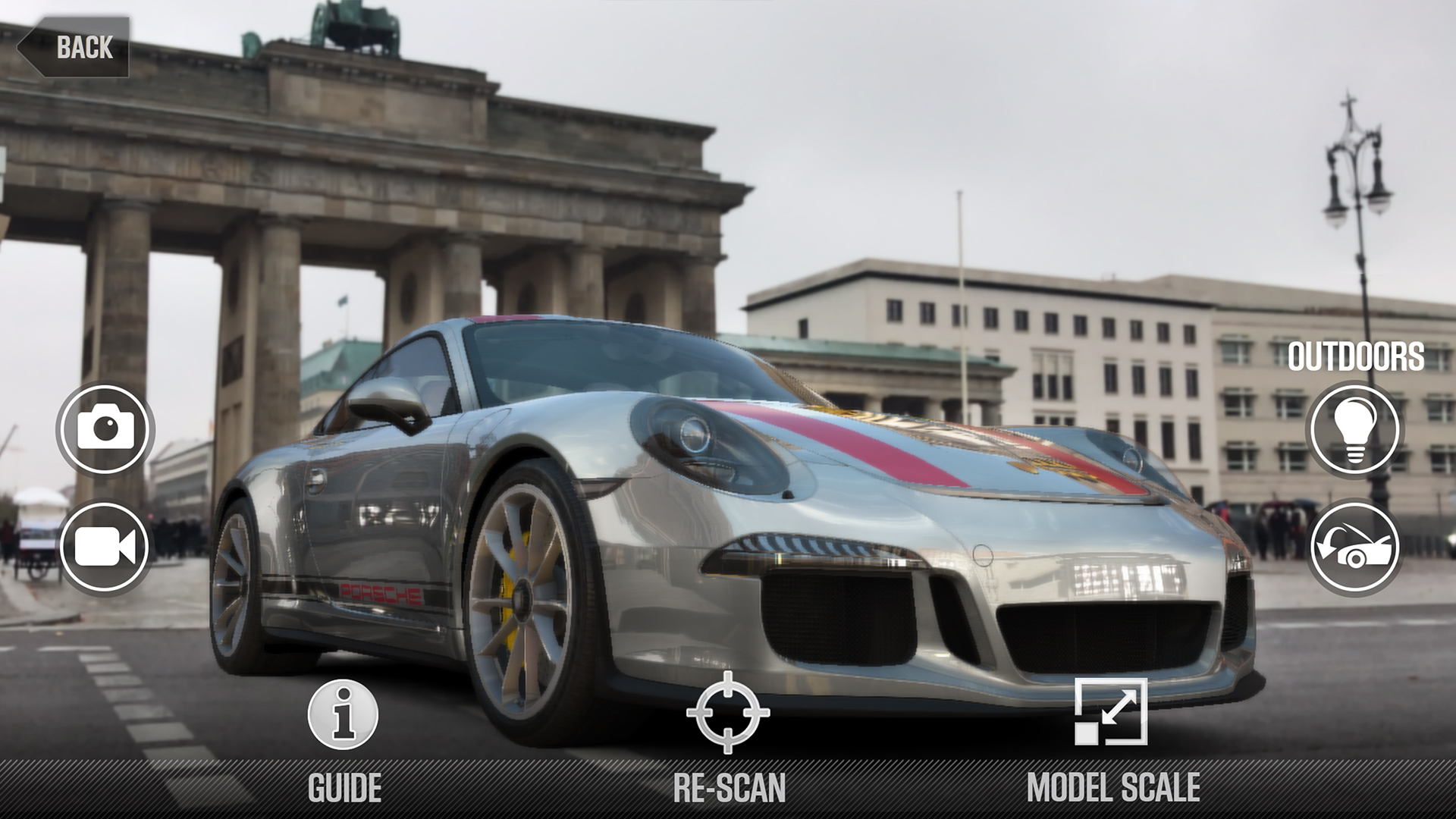Tap the open-car rotate icon
The height and width of the screenshot is (819, 1456).
[x=1354, y=546]
